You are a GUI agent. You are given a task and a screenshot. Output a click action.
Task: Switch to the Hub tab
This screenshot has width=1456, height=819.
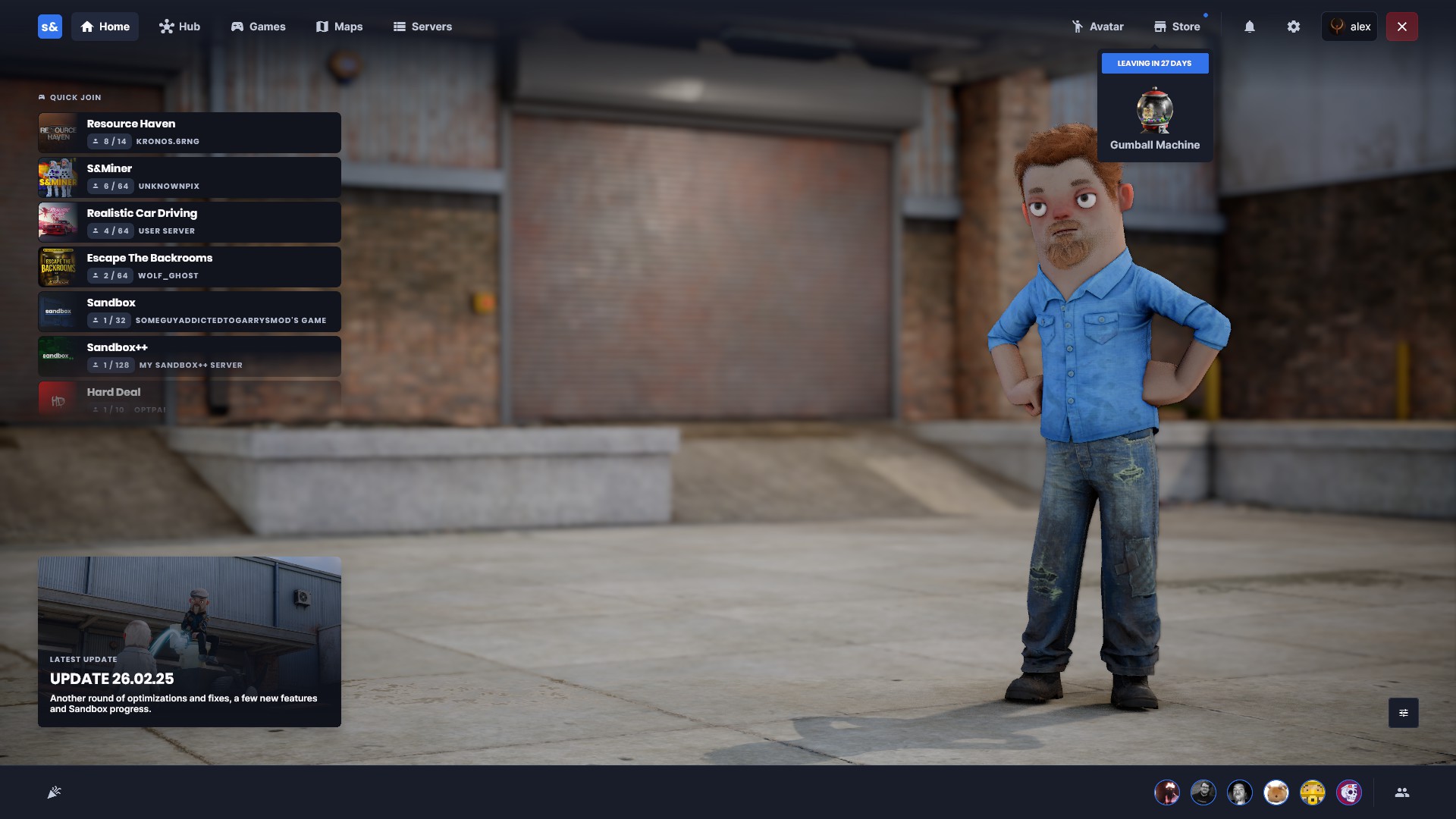click(180, 27)
